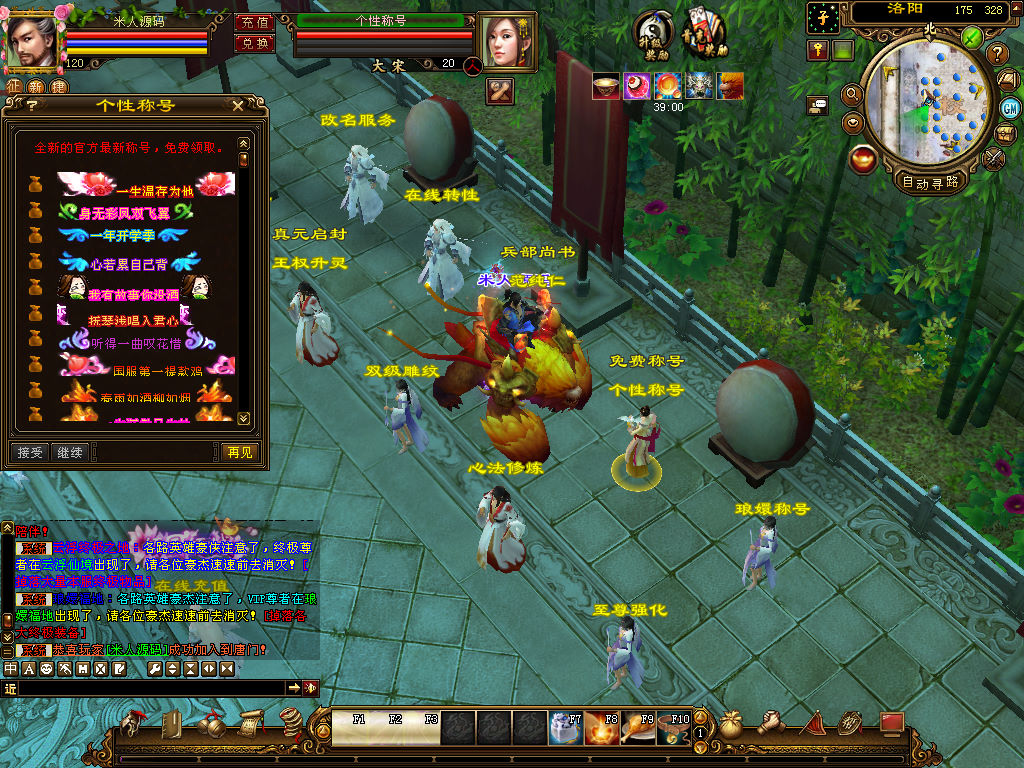Click the 兑换 exchange button
1024x768 pixels.
(255, 43)
